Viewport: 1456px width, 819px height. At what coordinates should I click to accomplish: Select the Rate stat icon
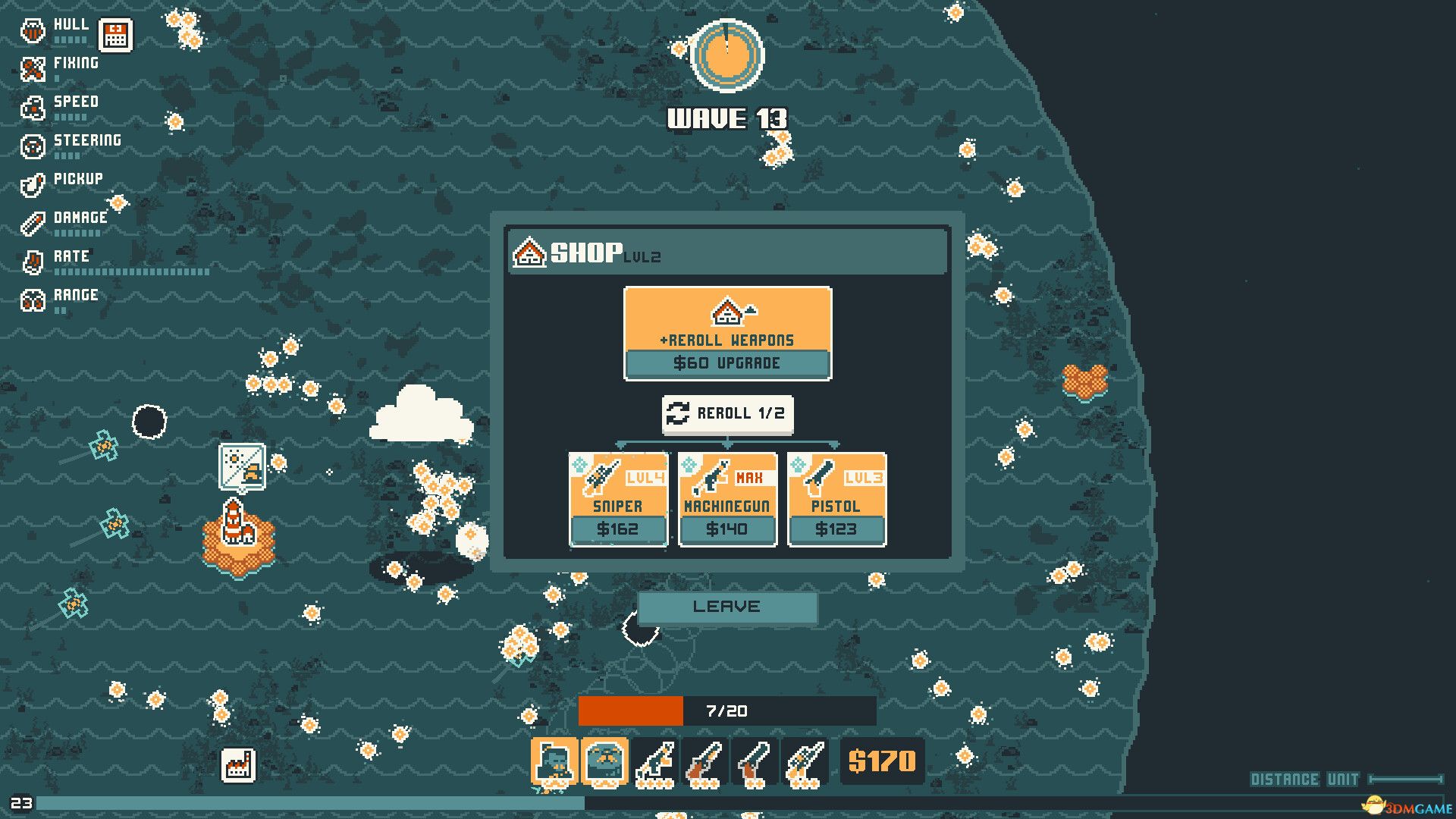click(x=33, y=261)
